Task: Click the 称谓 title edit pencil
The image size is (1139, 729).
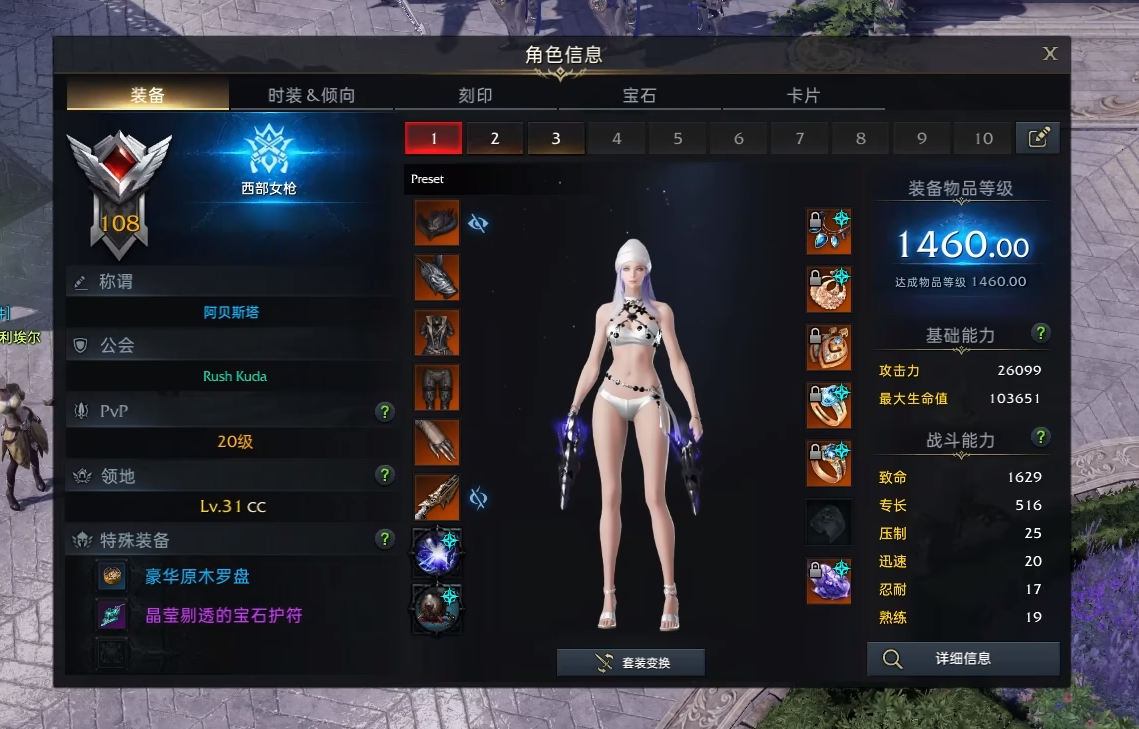Action: pos(81,282)
